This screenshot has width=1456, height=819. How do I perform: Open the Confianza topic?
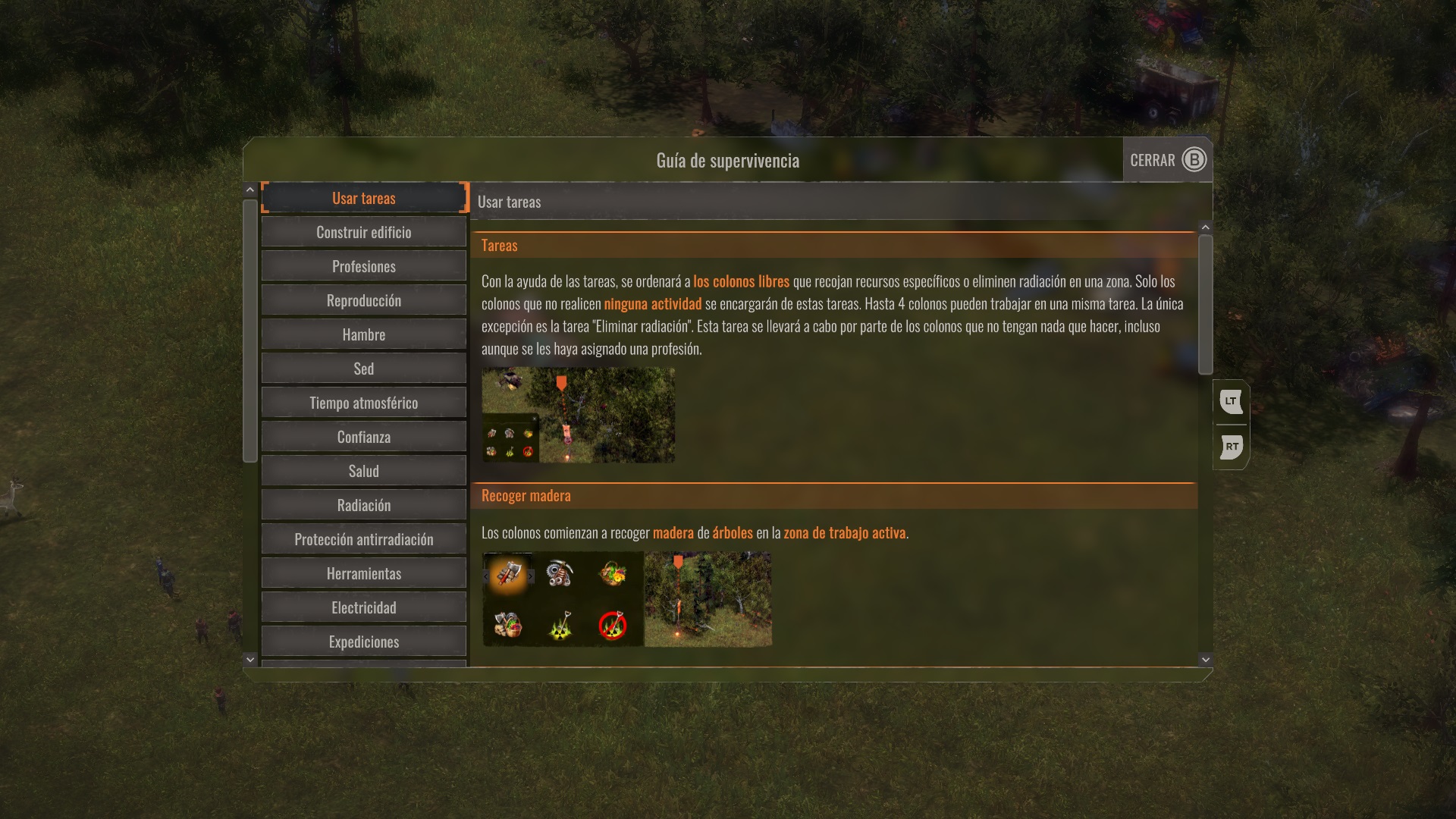tap(364, 437)
